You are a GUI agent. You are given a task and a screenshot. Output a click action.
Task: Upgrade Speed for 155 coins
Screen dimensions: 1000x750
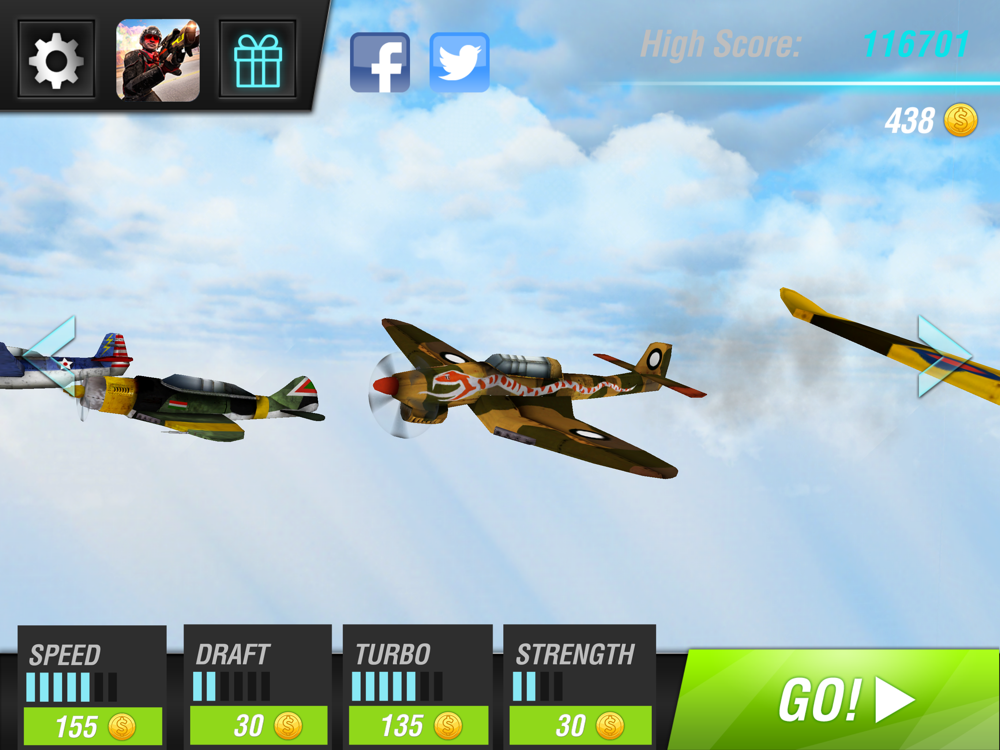pos(93,725)
